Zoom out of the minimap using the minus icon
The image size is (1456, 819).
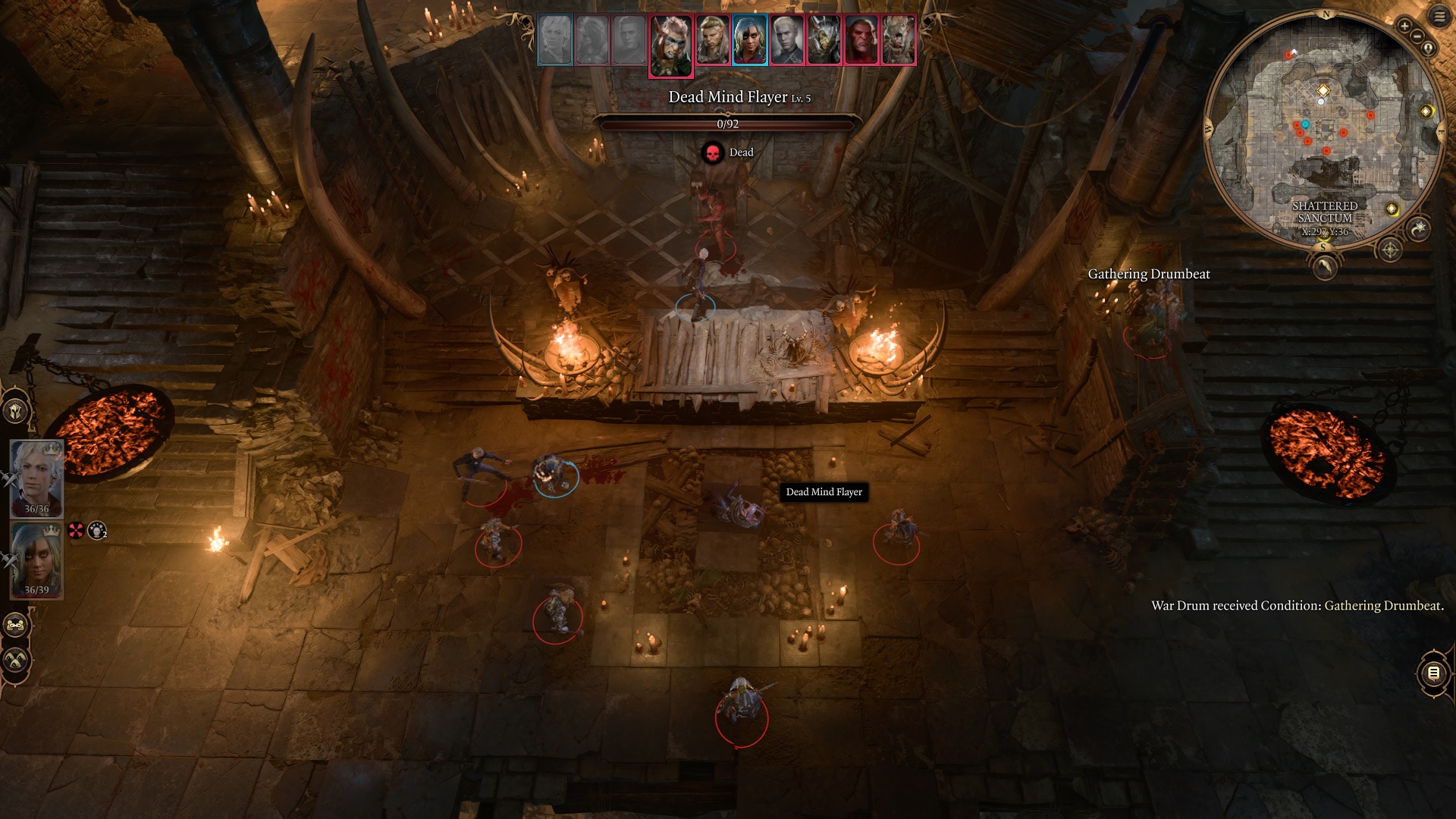pos(1417,36)
